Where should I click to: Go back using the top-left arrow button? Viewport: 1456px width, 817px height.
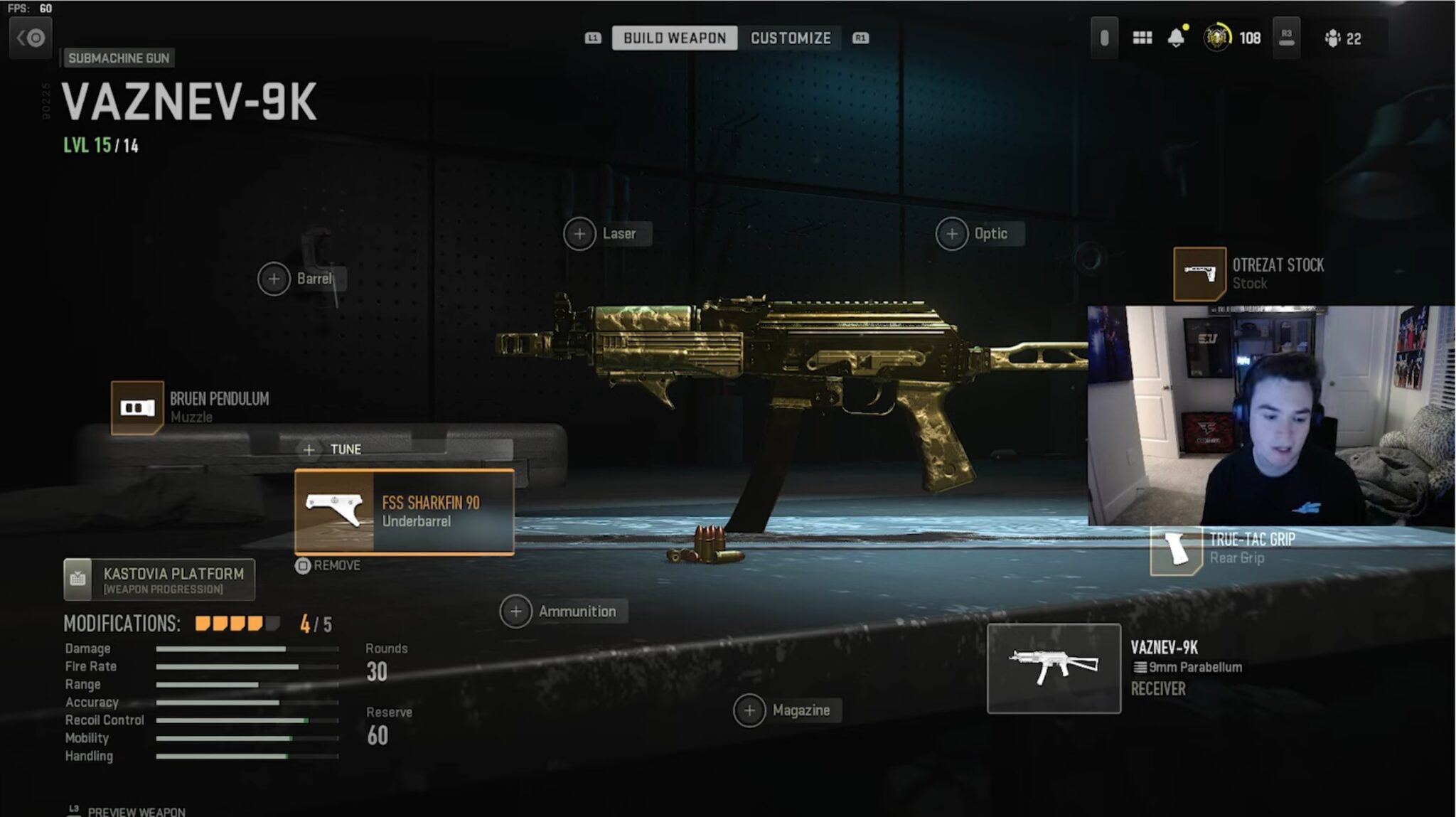pos(31,38)
